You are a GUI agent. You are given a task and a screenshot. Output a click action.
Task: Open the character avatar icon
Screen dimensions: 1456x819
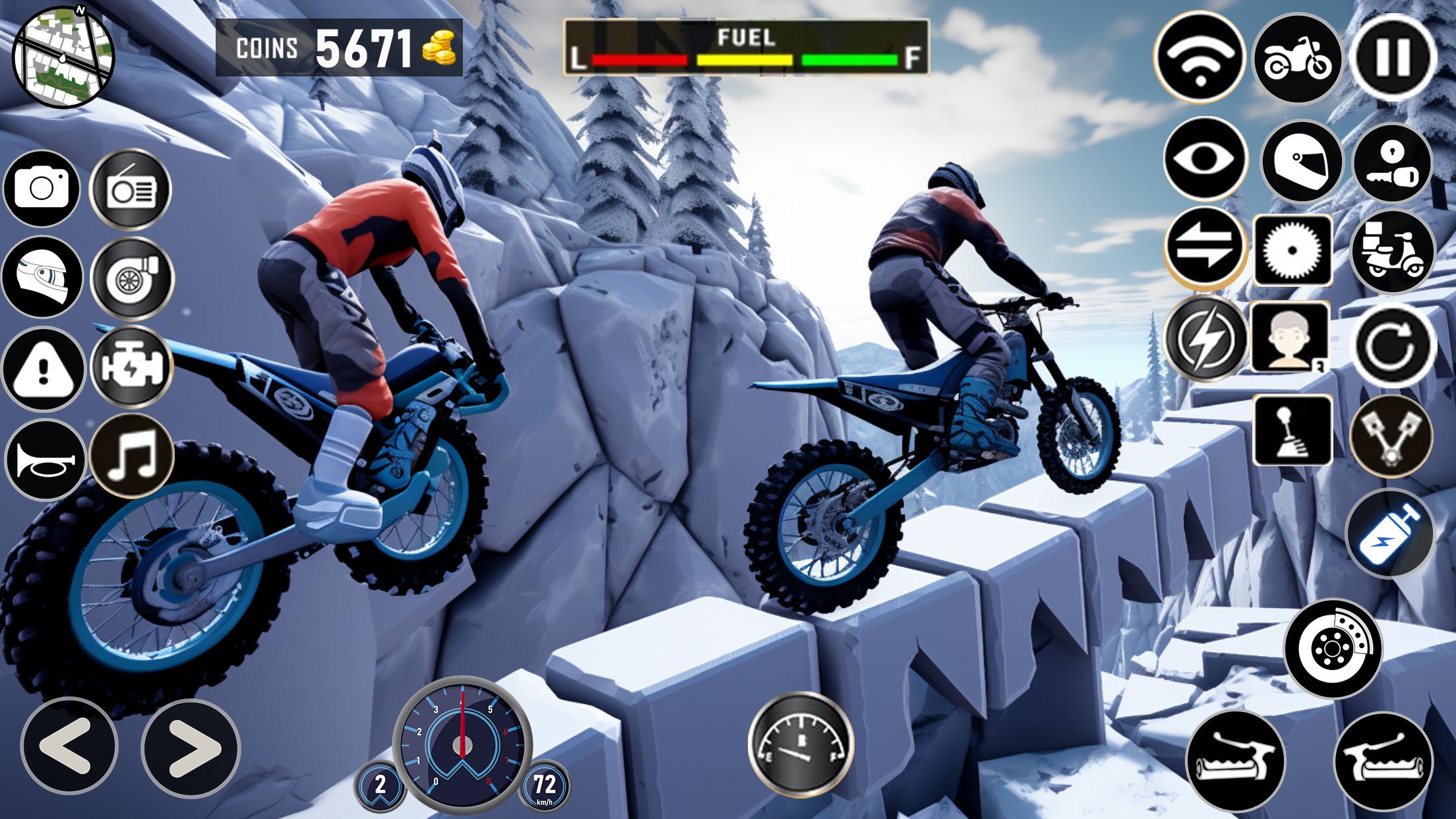pyautogui.click(x=1290, y=338)
